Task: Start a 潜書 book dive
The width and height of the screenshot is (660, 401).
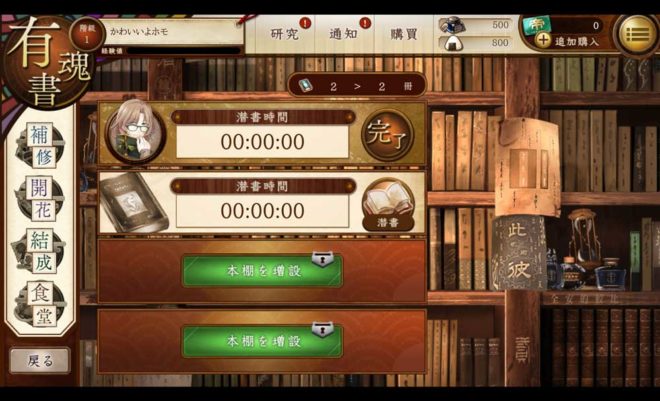Action: 387,205
